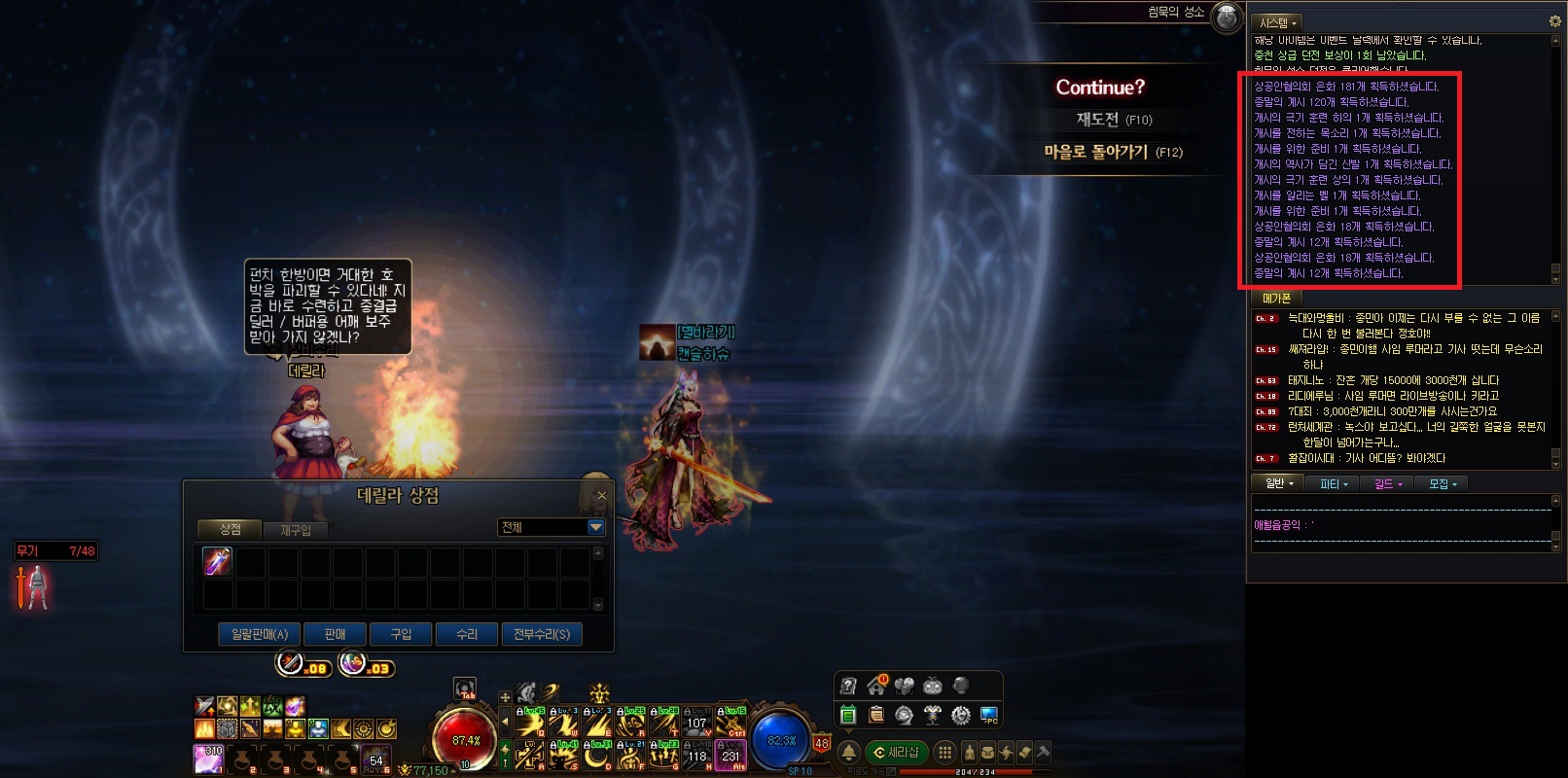Click the 판매 sell button
The width and height of the screenshot is (1568, 778).
335,634
